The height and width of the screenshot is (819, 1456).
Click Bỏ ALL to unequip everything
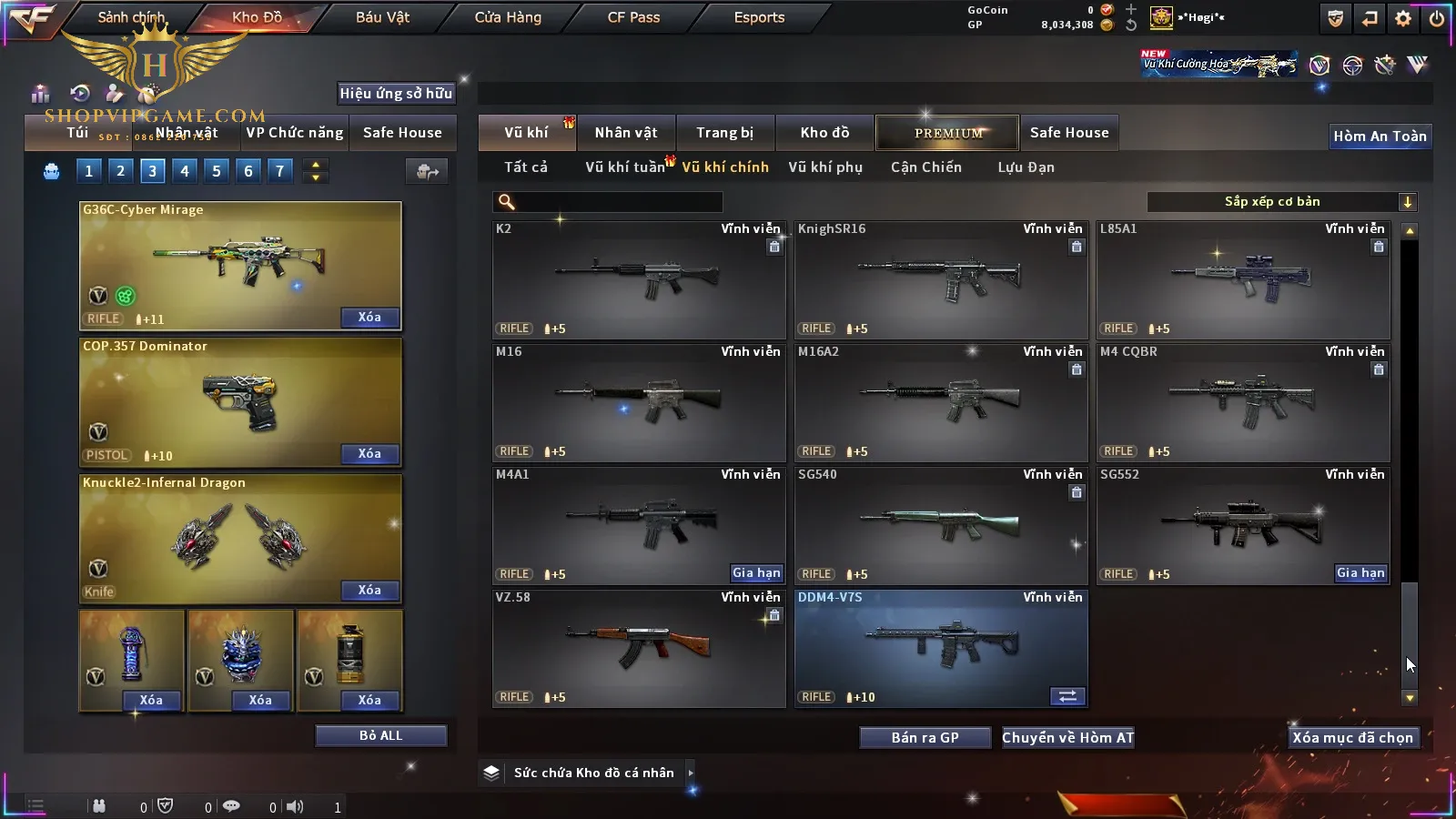pyautogui.click(x=380, y=736)
